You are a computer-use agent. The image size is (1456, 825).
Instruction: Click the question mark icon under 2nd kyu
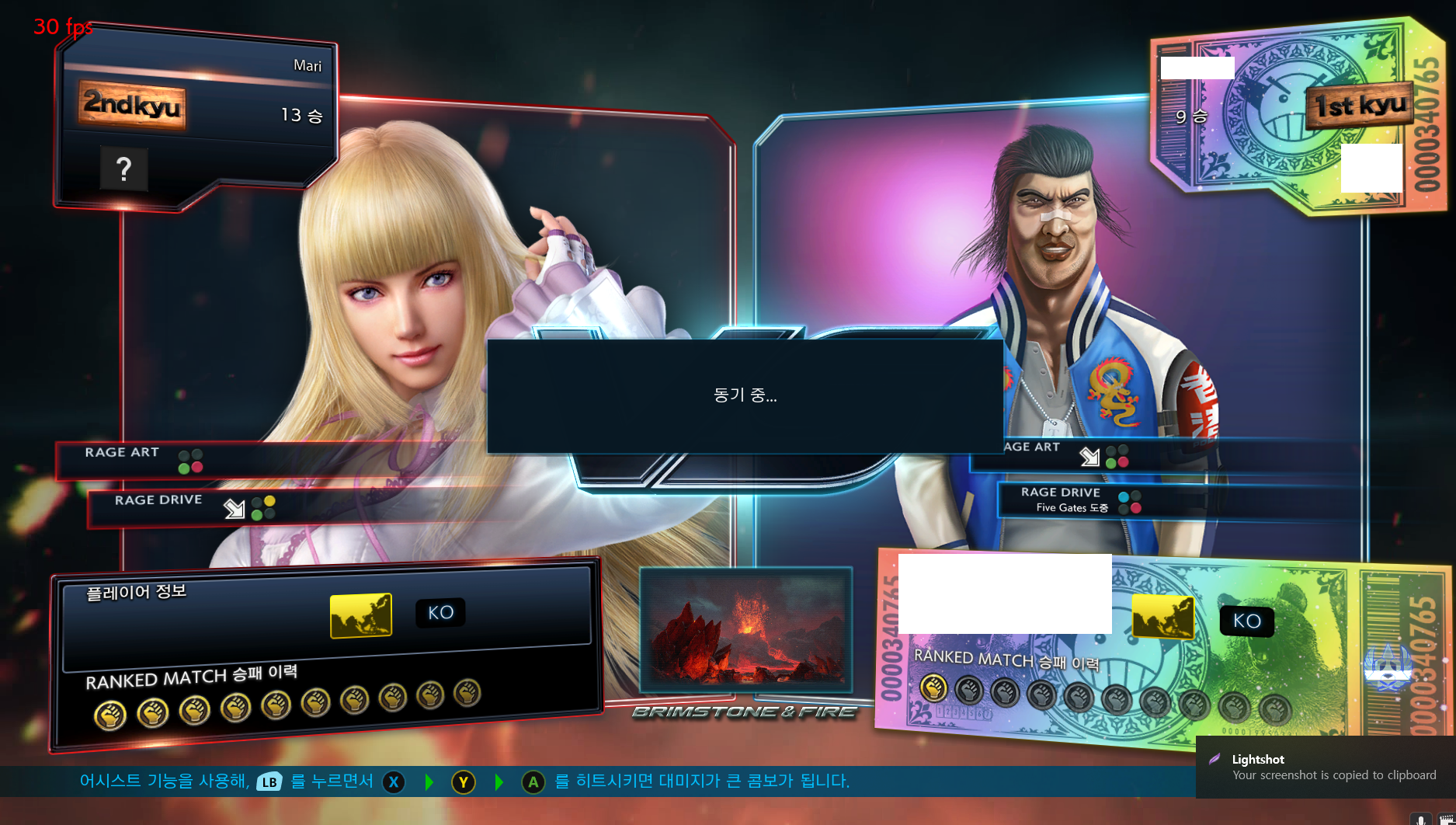pyautogui.click(x=123, y=169)
